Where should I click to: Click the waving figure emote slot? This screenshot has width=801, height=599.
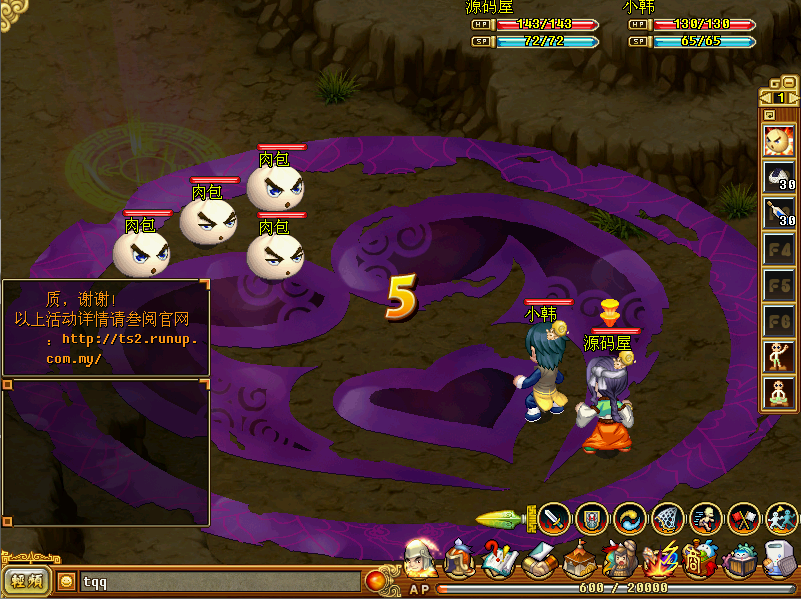pos(778,356)
